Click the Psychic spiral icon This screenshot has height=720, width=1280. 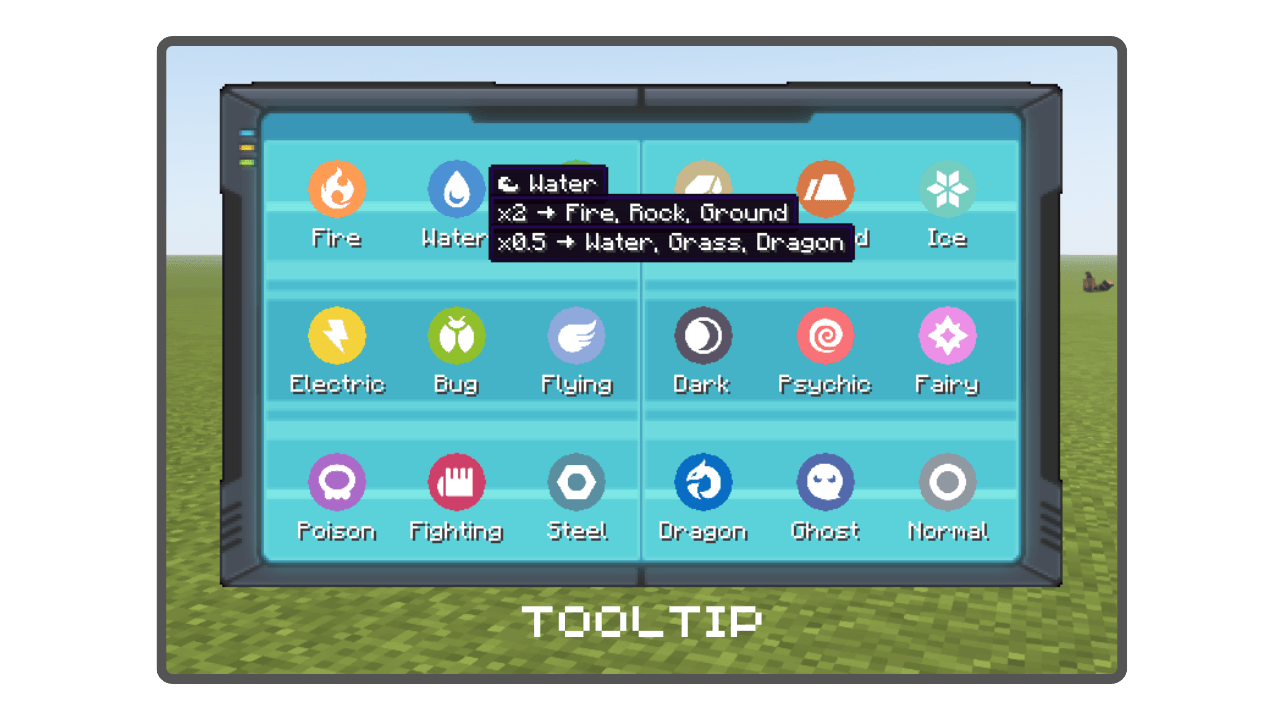(825, 336)
